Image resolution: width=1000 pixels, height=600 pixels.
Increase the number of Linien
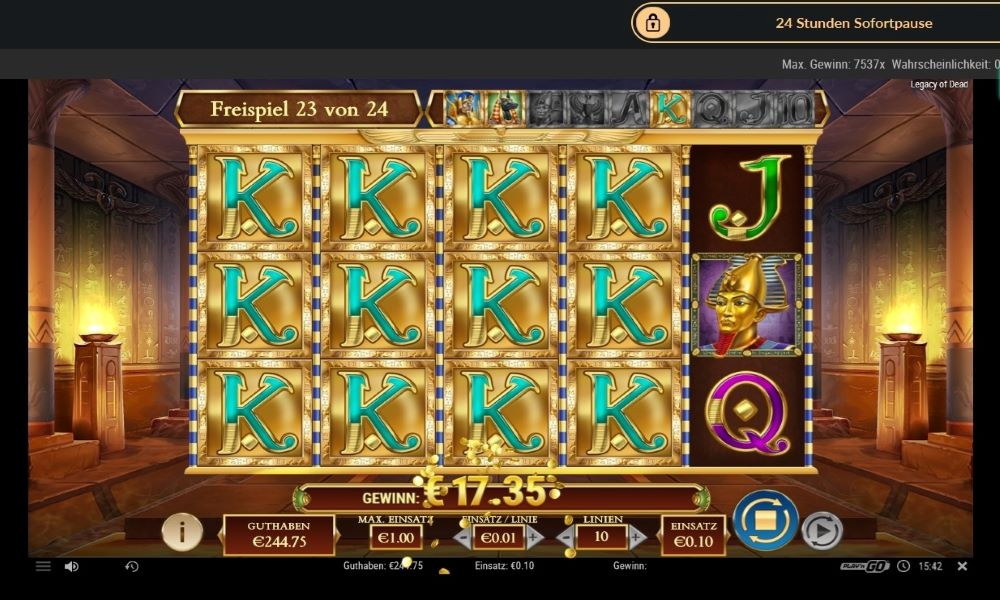pyautogui.click(x=637, y=537)
